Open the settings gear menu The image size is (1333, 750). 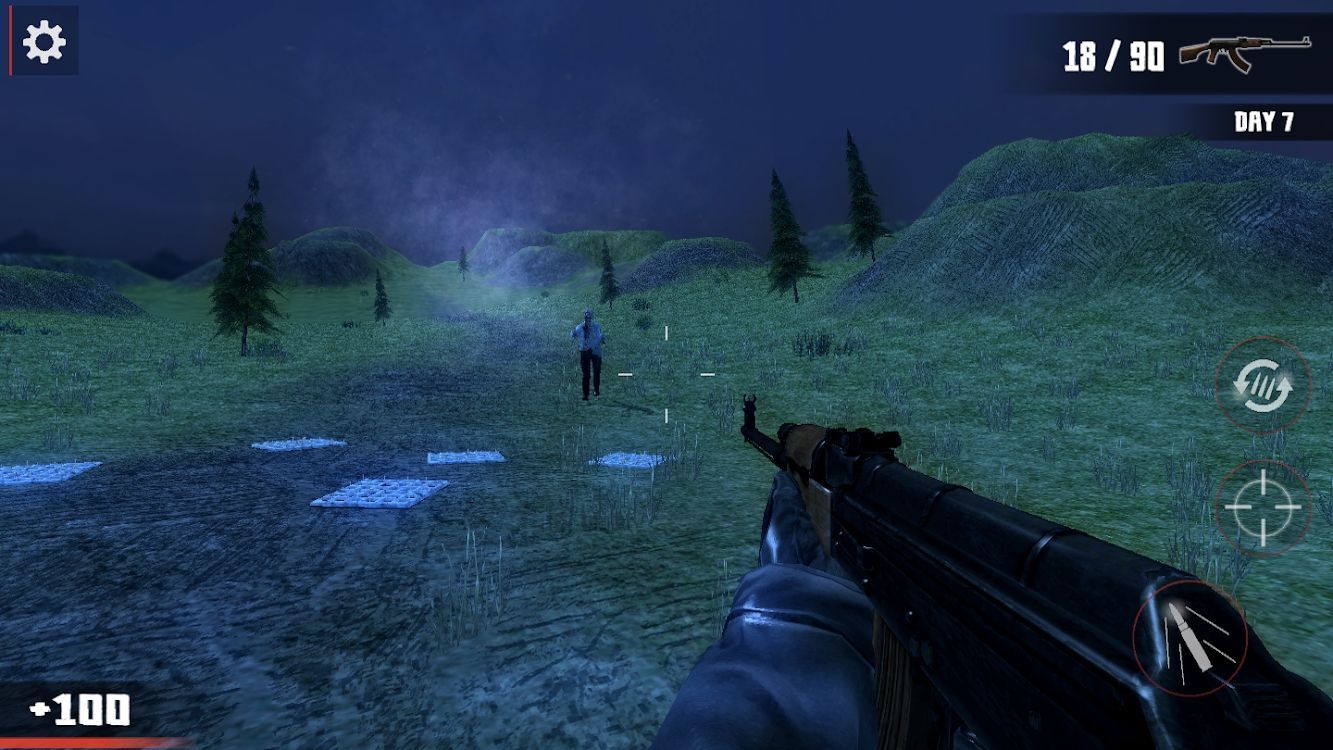[44, 41]
